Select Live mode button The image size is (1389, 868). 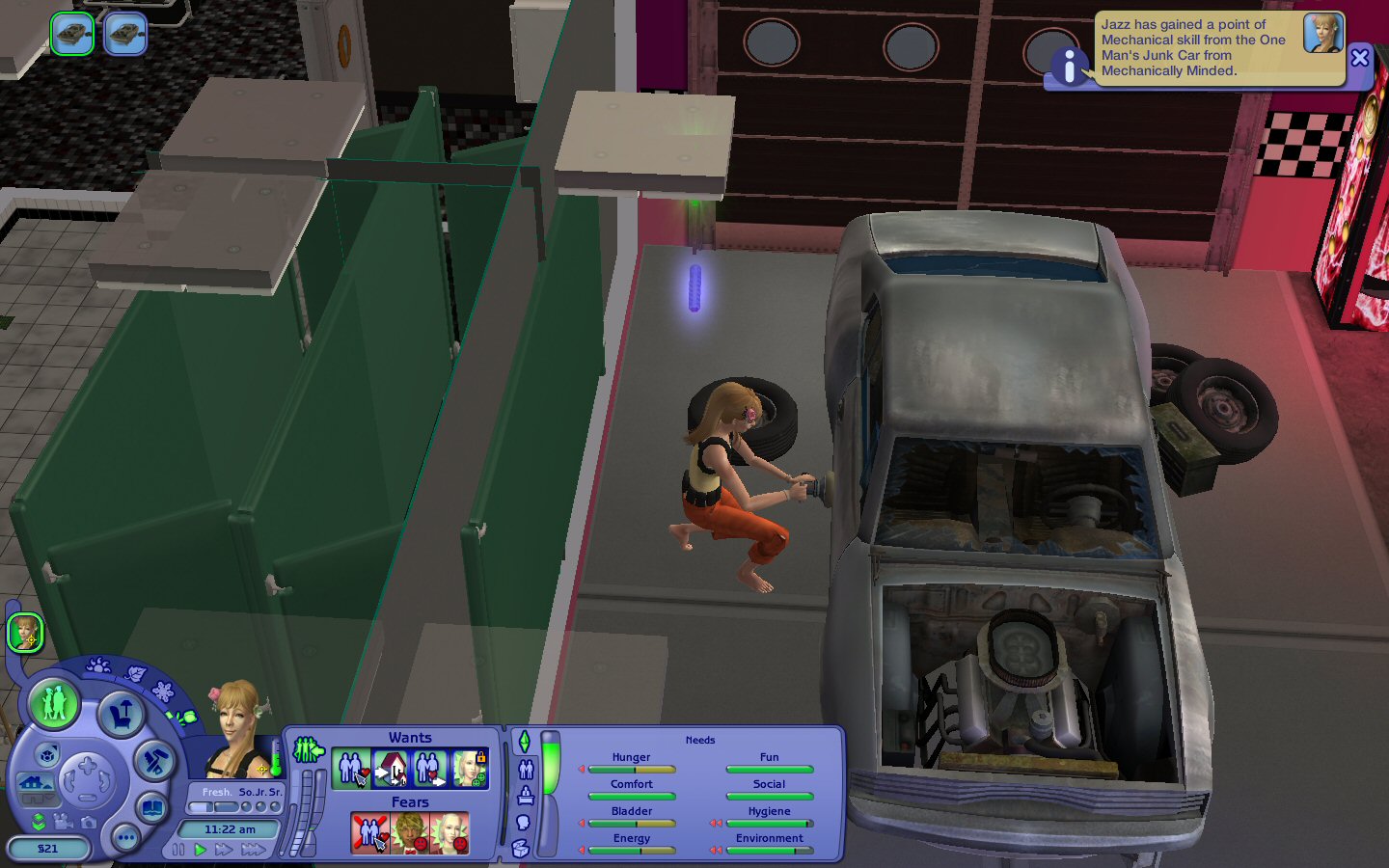point(53,703)
